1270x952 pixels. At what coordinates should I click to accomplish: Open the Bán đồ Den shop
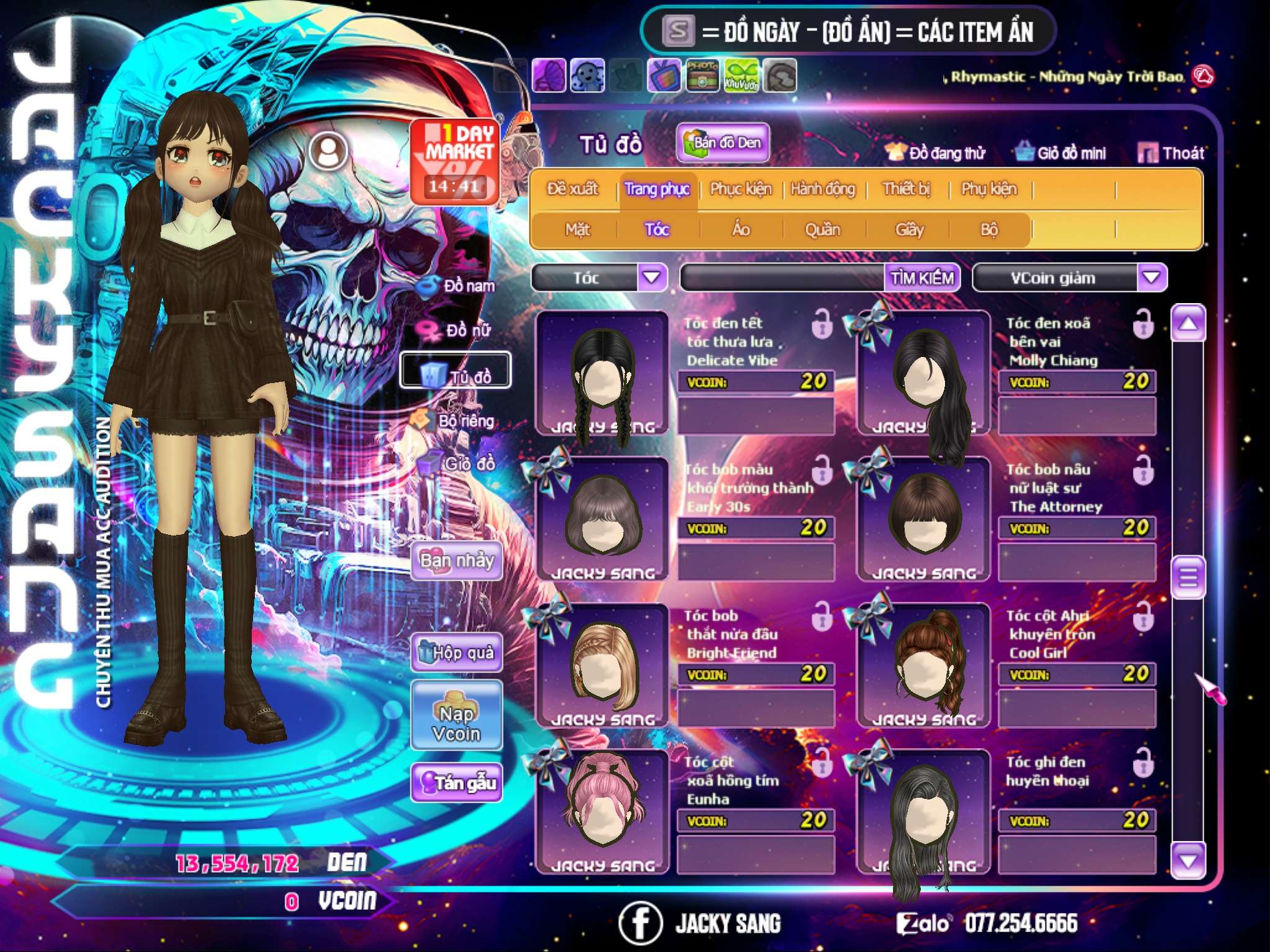(723, 143)
